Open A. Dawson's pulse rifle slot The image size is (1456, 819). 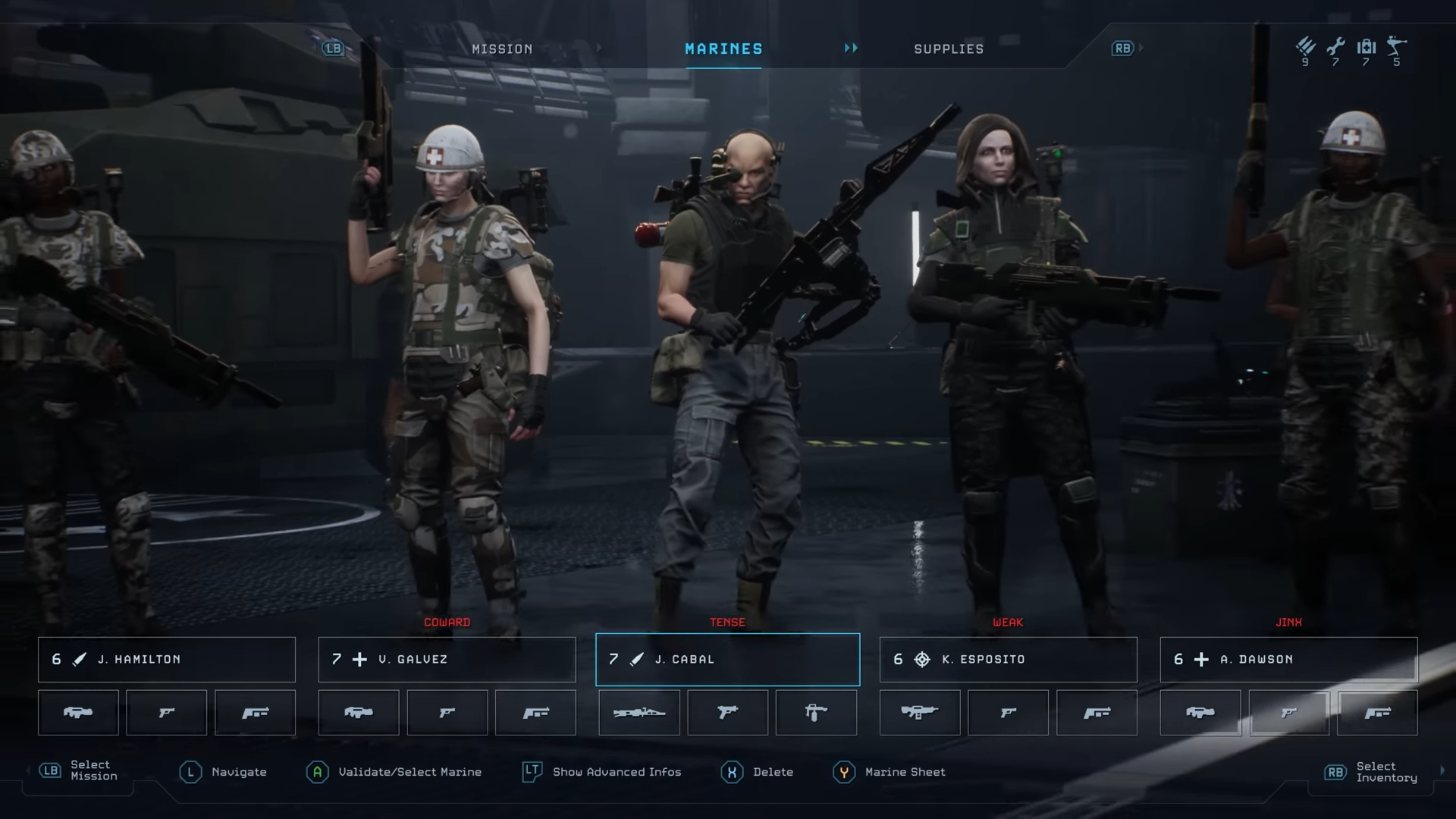click(x=1200, y=713)
